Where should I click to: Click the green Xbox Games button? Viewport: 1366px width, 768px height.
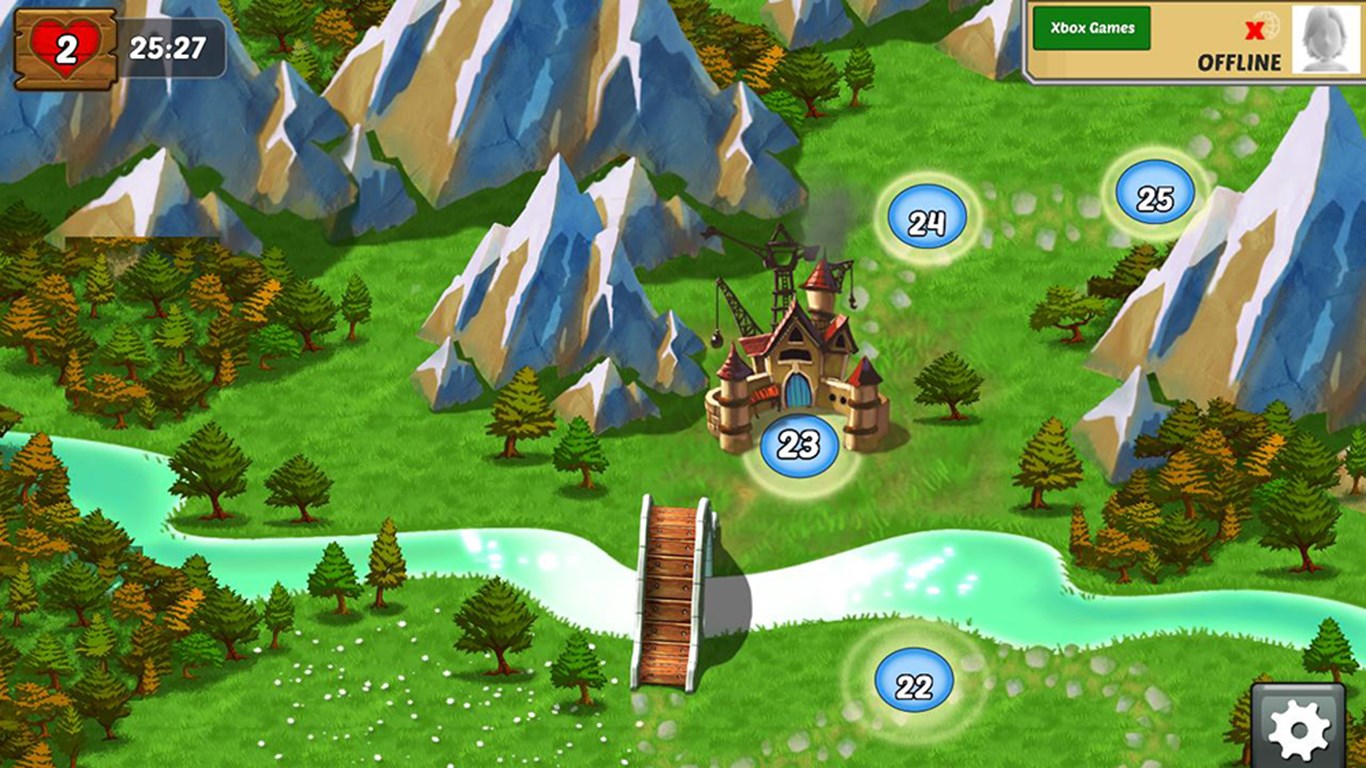(x=1091, y=28)
